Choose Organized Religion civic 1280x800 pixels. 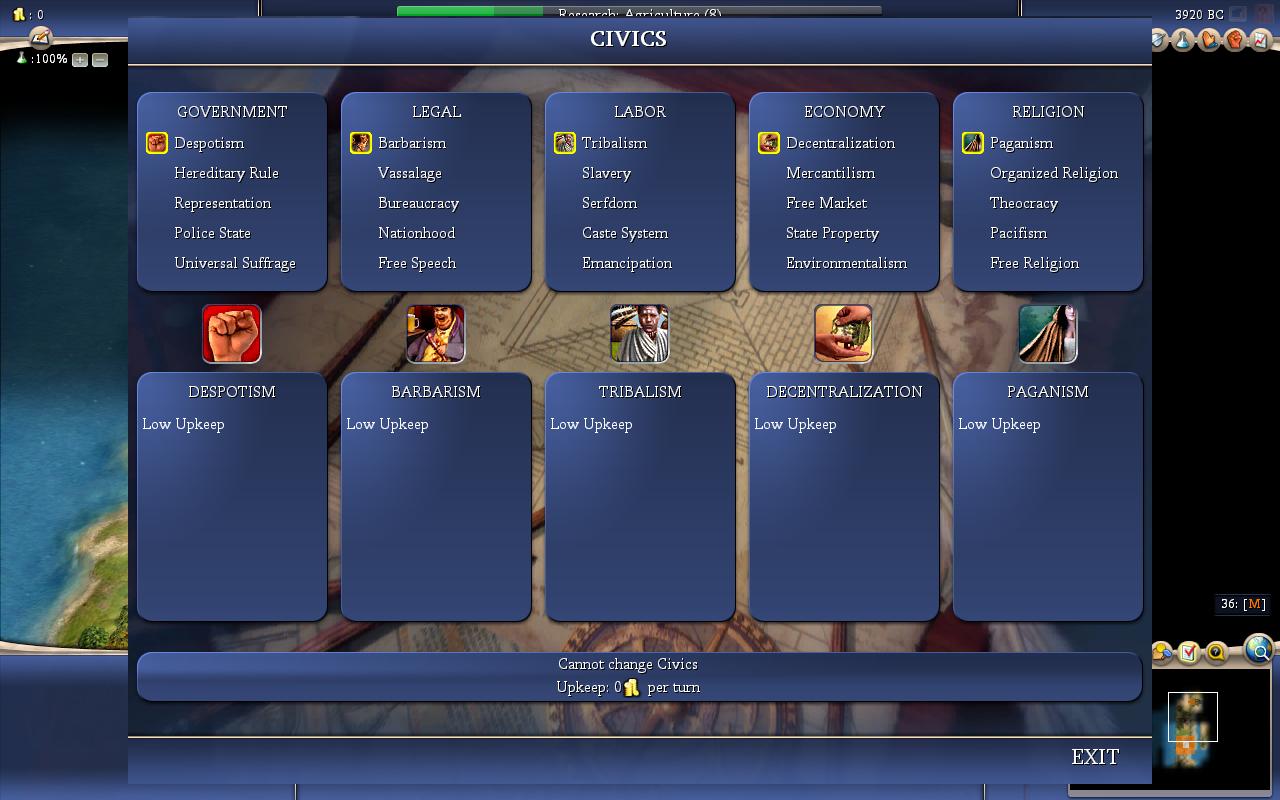[x=1053, y=173]
